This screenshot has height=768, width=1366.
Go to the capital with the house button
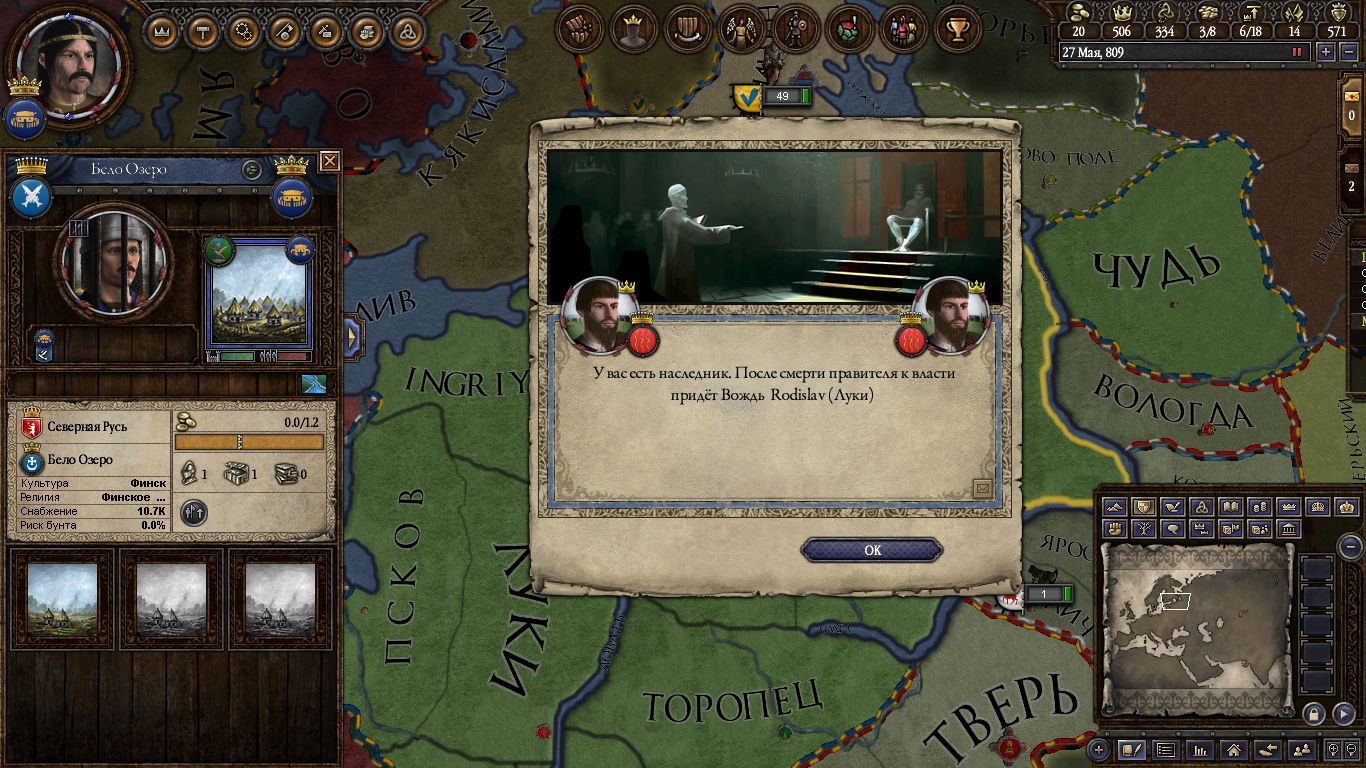pyautogui.click(x=1234, y=749)
